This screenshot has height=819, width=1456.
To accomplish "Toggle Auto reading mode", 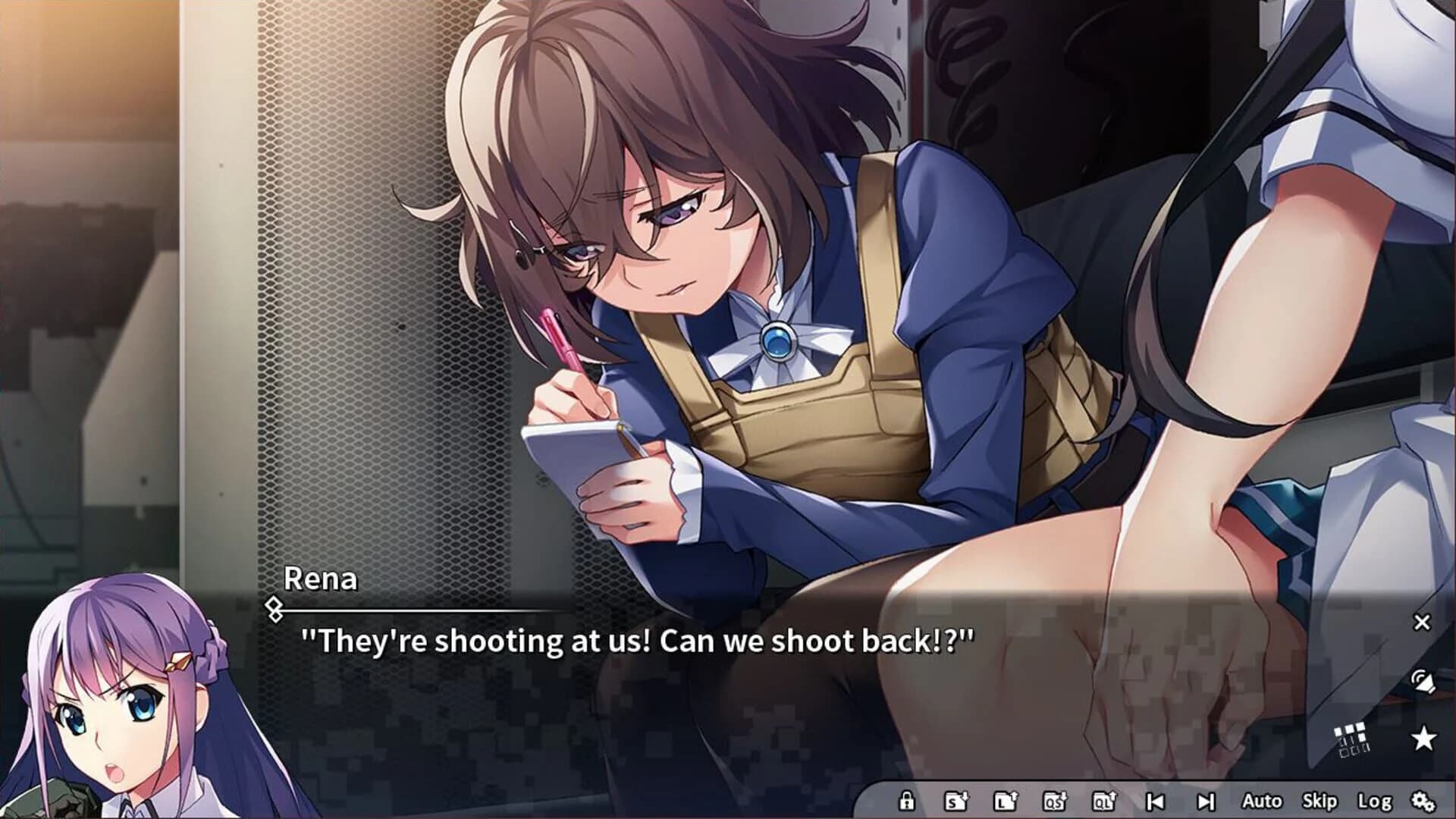I will point(1263,801).
